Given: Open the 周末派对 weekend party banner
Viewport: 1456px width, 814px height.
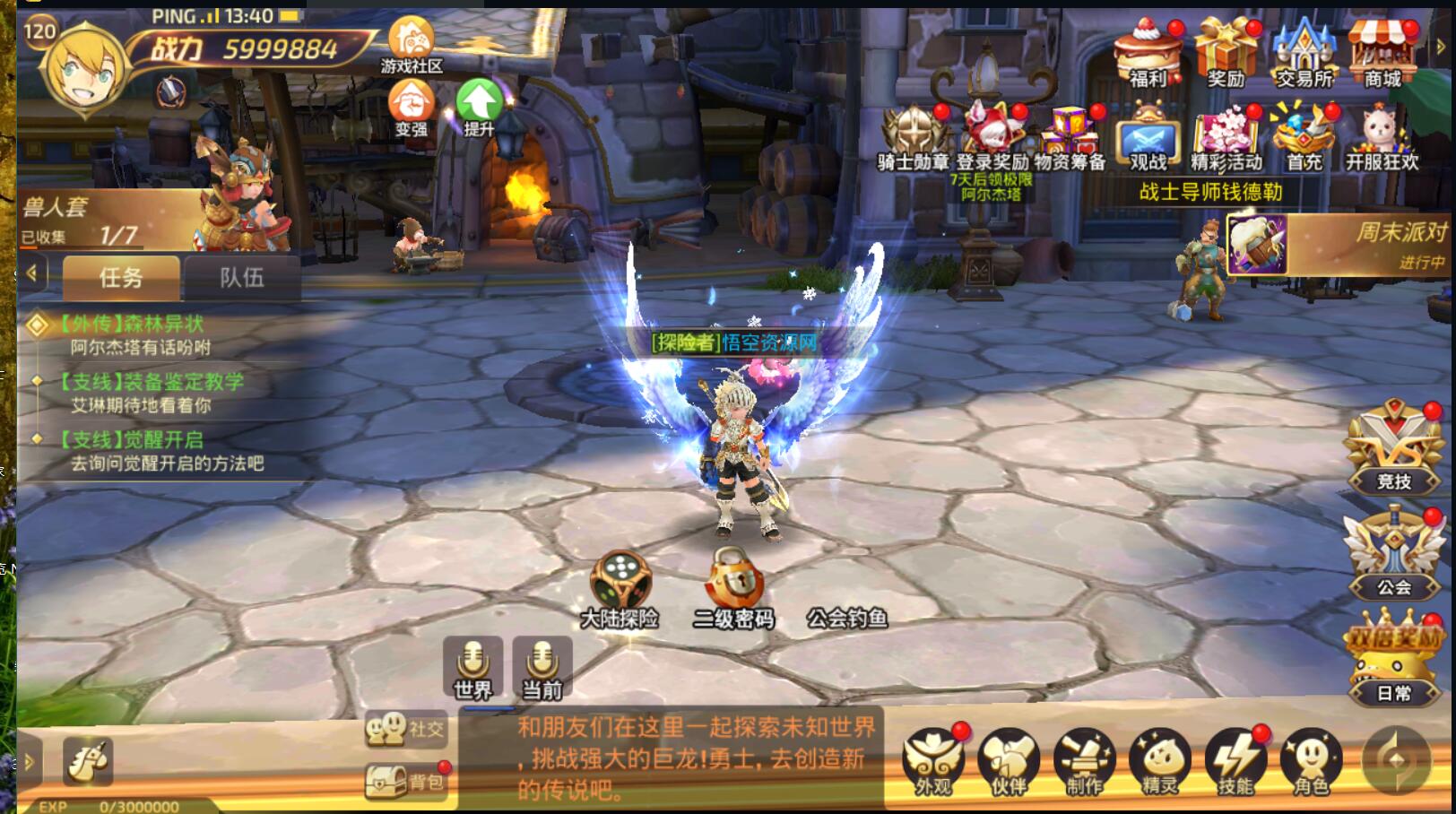Looking at the screenshot, I should [1340, 244].
